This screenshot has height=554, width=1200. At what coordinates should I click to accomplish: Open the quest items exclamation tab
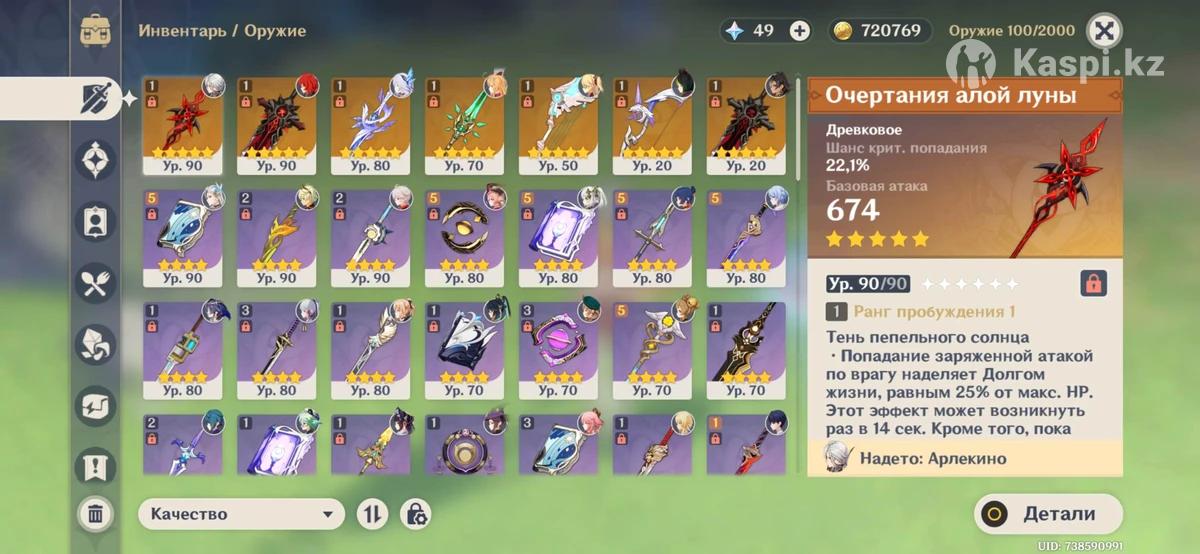click(96, 466)
